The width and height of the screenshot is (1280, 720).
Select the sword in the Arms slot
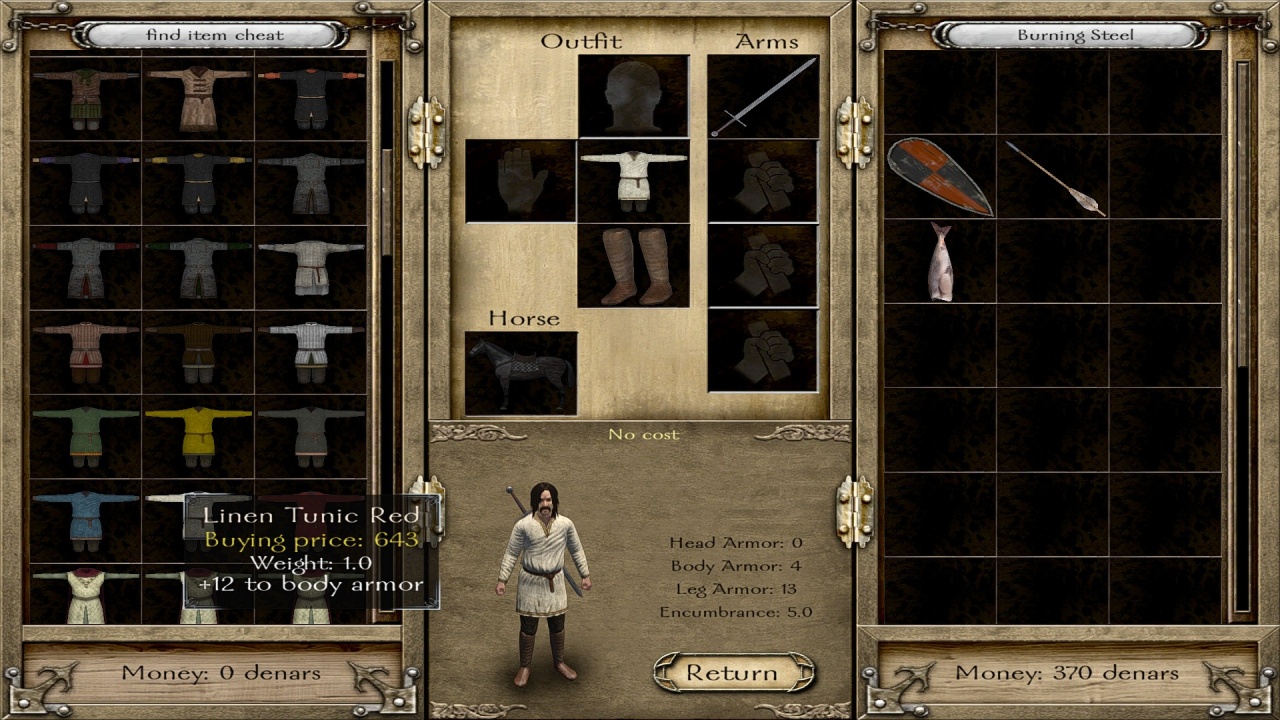(763, 97)
